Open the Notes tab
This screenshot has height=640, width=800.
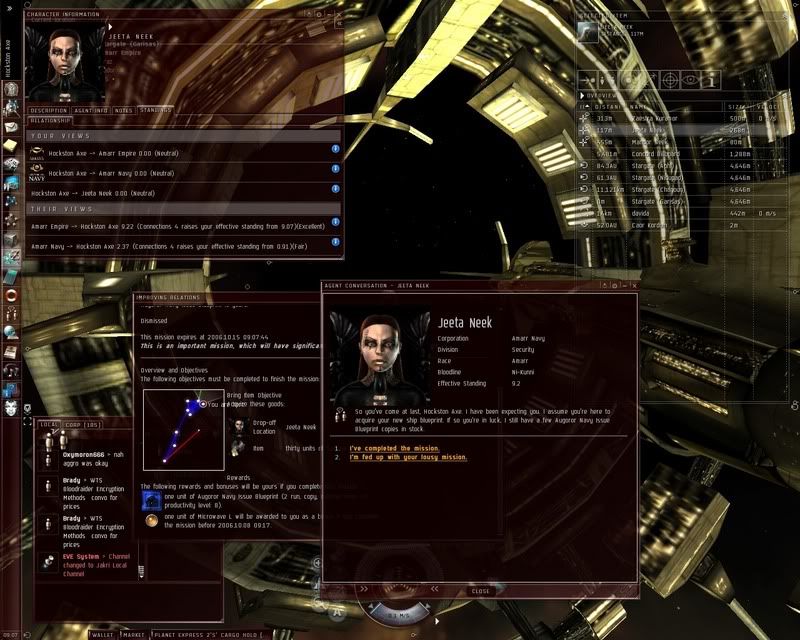124,110
